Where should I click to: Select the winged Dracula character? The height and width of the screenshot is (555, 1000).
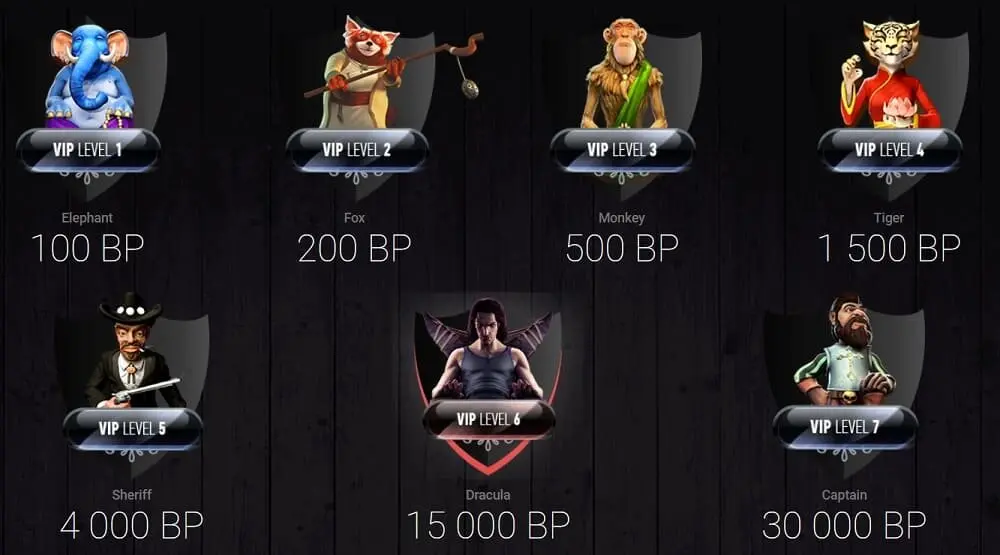(x=488, y=350)
